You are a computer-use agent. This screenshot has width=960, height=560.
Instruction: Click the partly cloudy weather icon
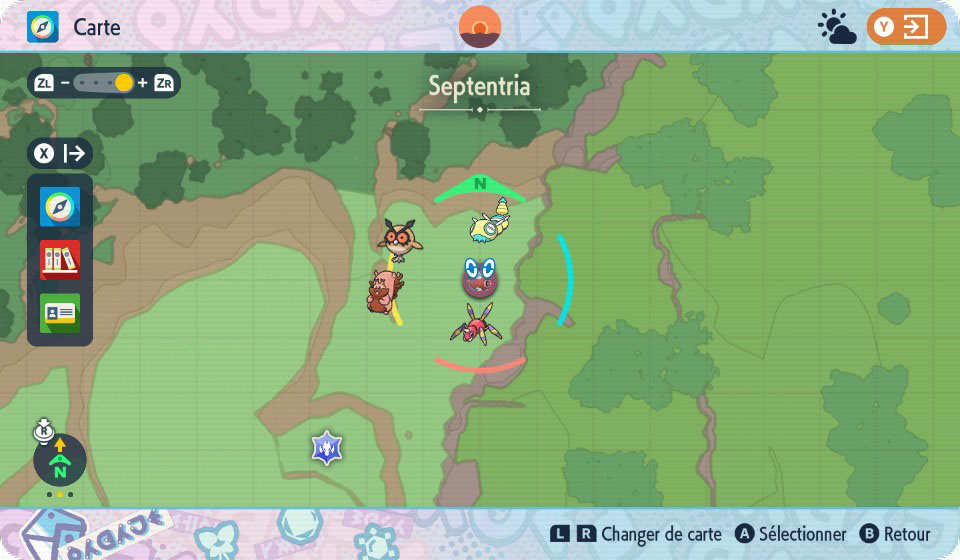tap(836, 28)
